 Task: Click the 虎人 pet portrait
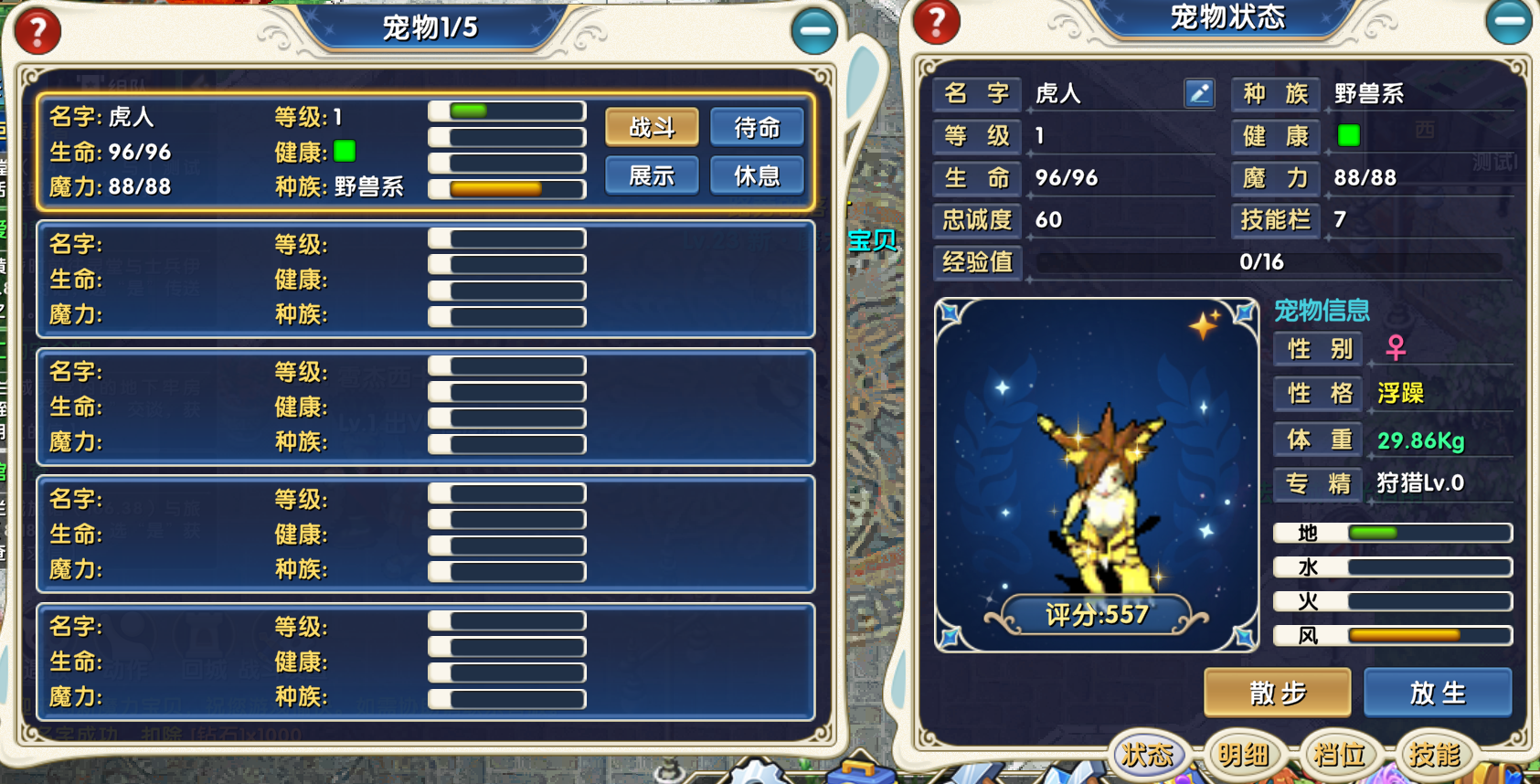tap(1096, 475)
